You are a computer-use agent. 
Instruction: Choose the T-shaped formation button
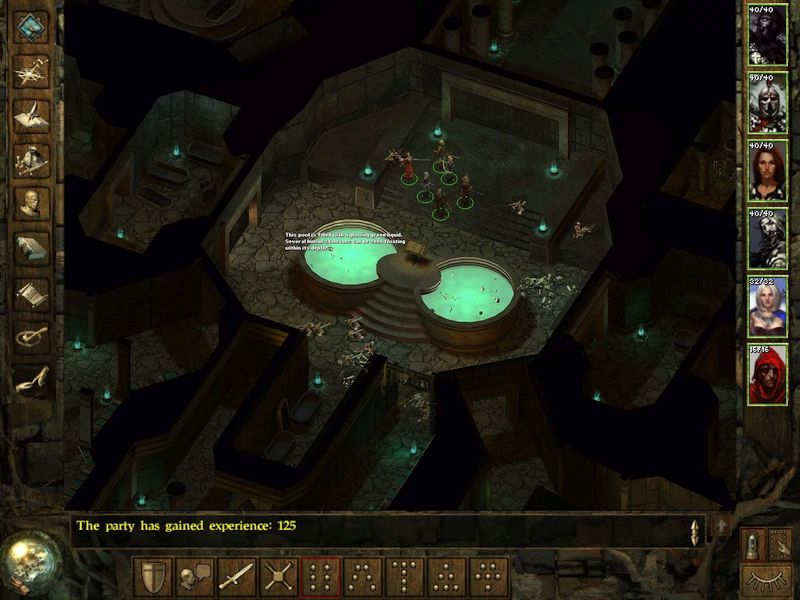tap(405, 577)
